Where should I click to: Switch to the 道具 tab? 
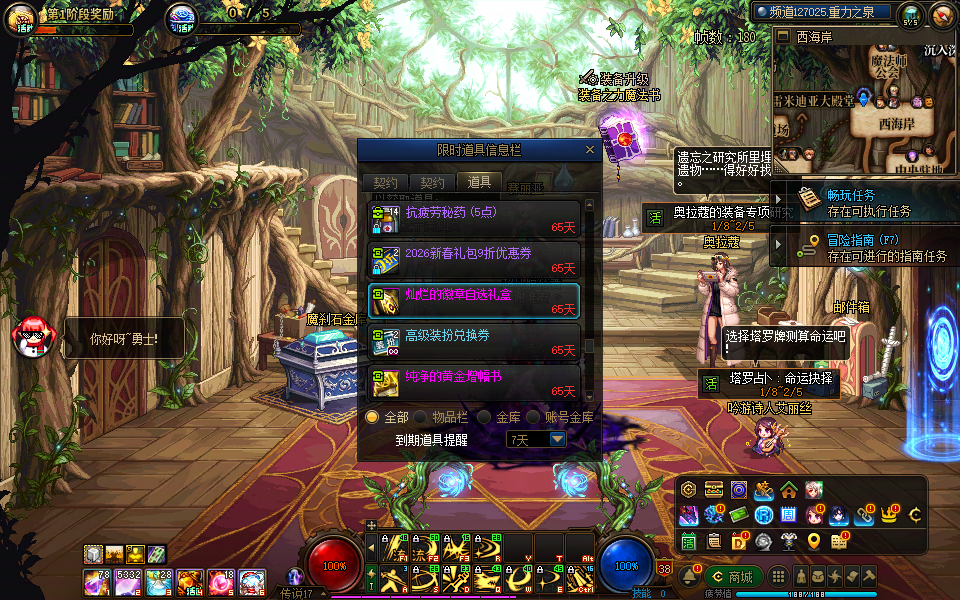click(x=479, y=182)
